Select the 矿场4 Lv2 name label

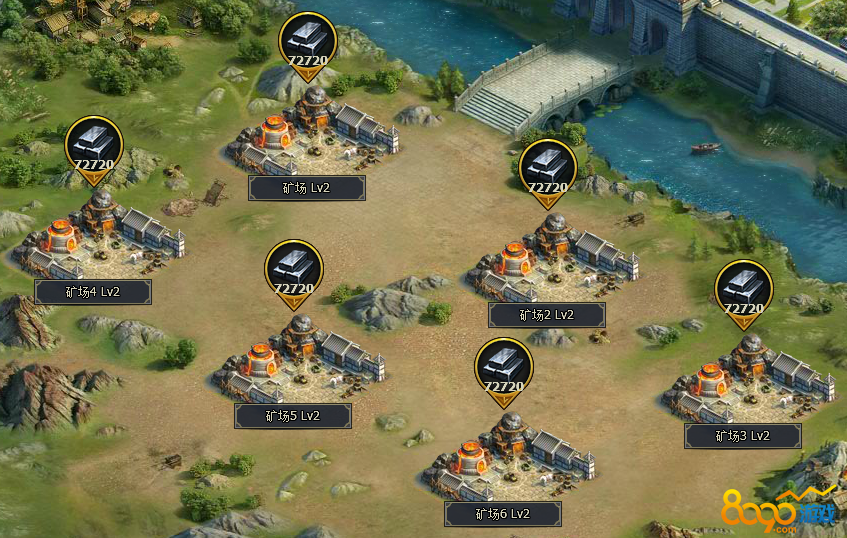93,292
